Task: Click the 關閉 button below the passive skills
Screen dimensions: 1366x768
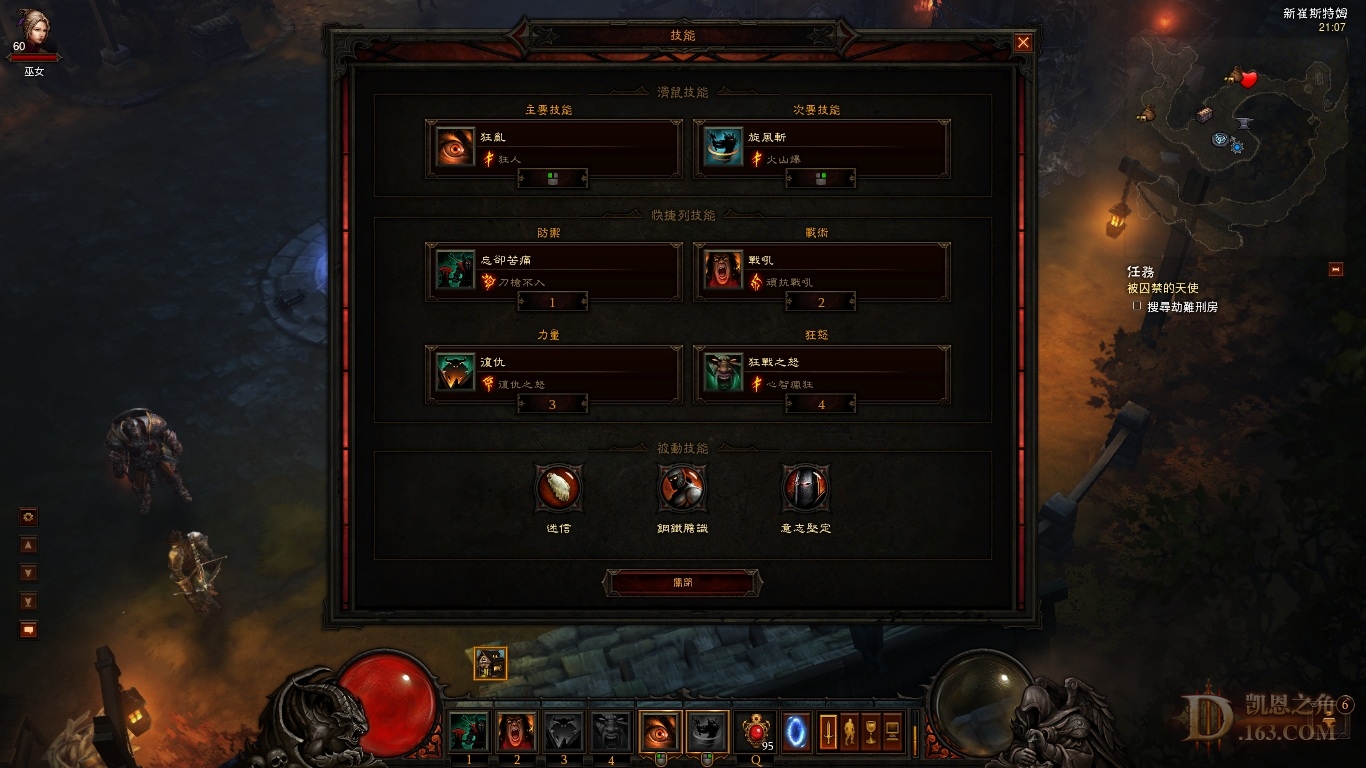Action: pyautogui.click(x=682, y=583)
